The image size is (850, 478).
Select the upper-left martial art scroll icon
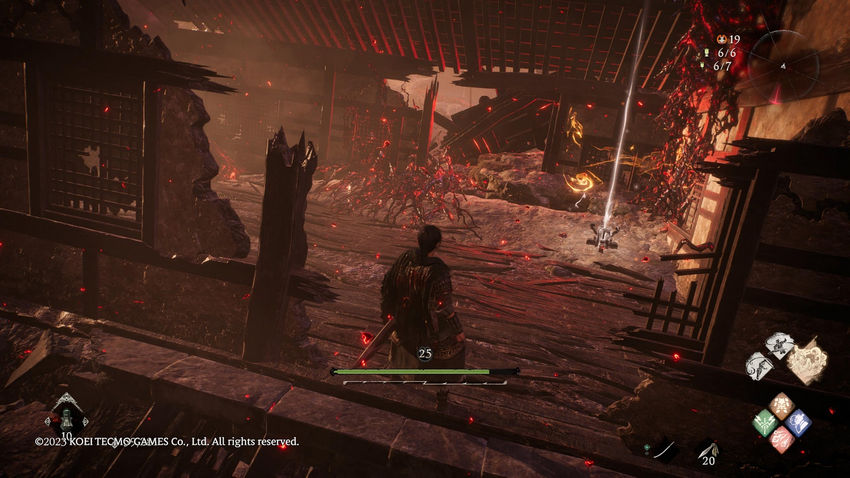coord(780,344)
